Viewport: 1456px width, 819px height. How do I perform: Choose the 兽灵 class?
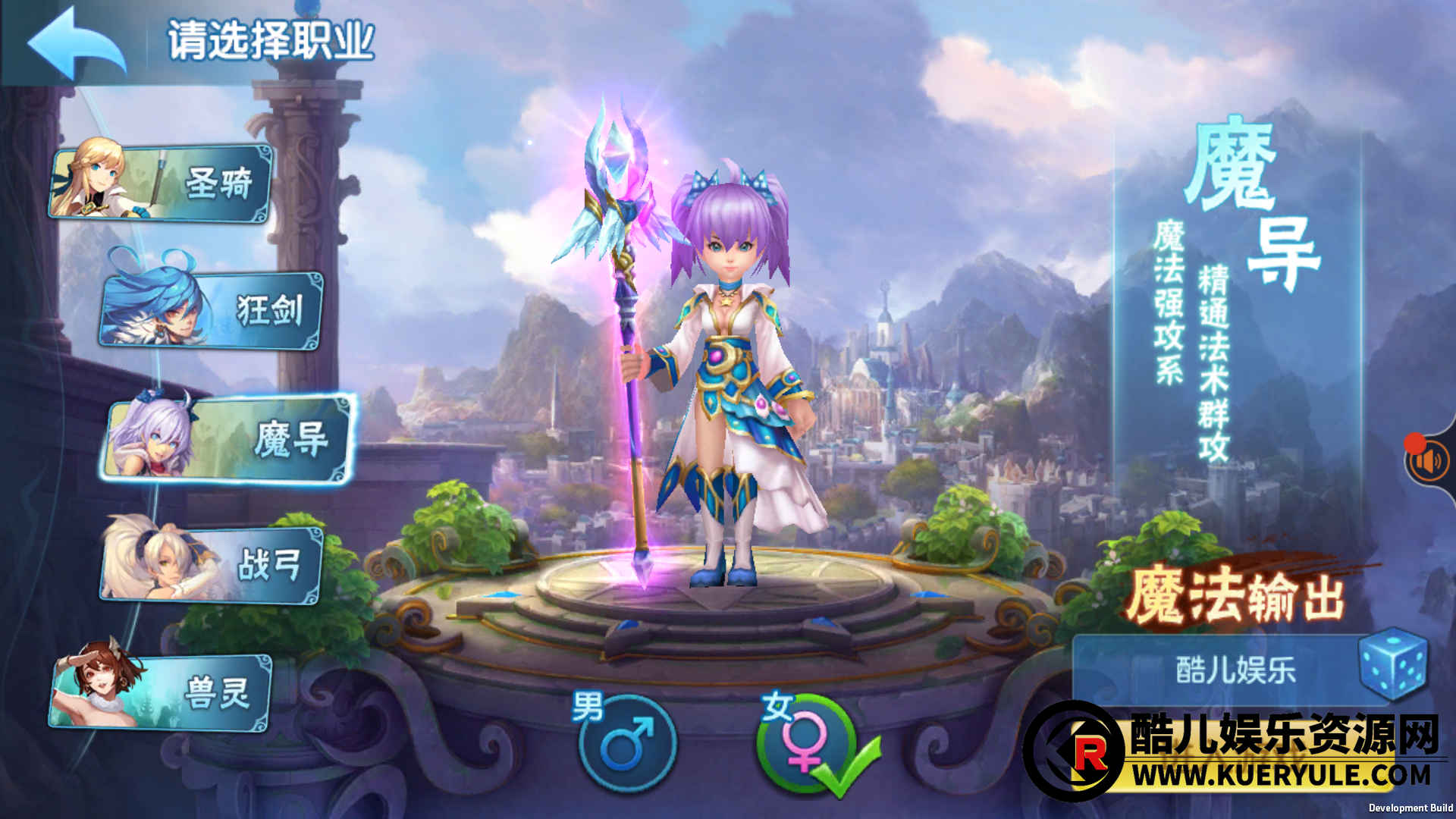[x=162, y=692]
